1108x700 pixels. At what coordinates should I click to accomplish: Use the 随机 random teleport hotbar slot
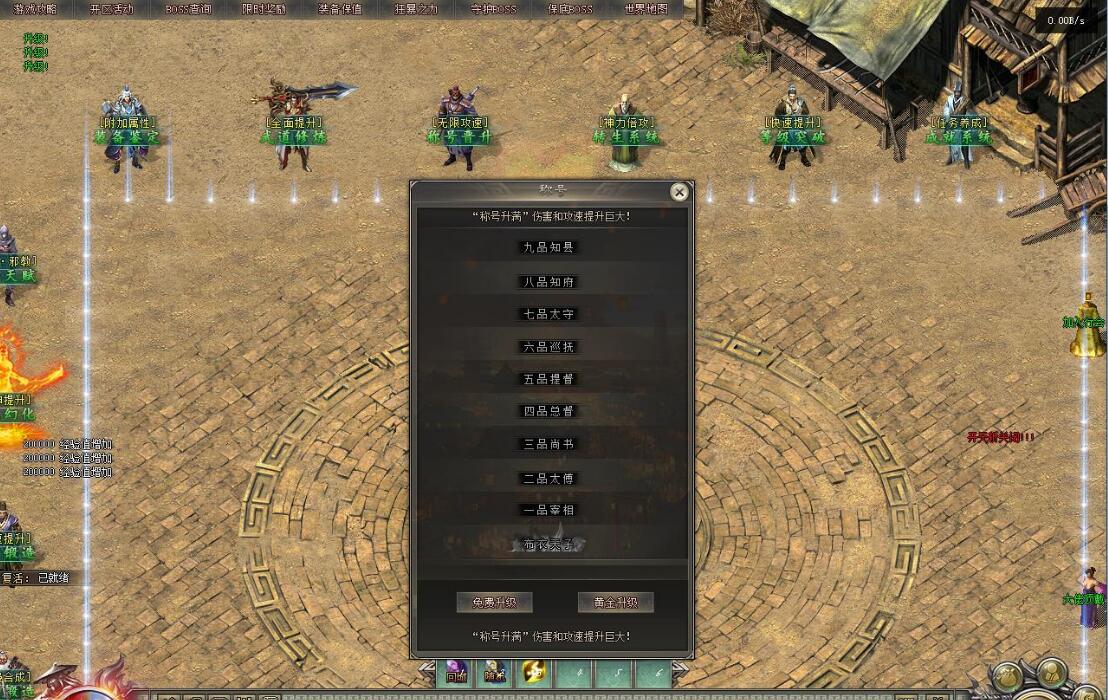pyautogui.click(x=494, y=673)
